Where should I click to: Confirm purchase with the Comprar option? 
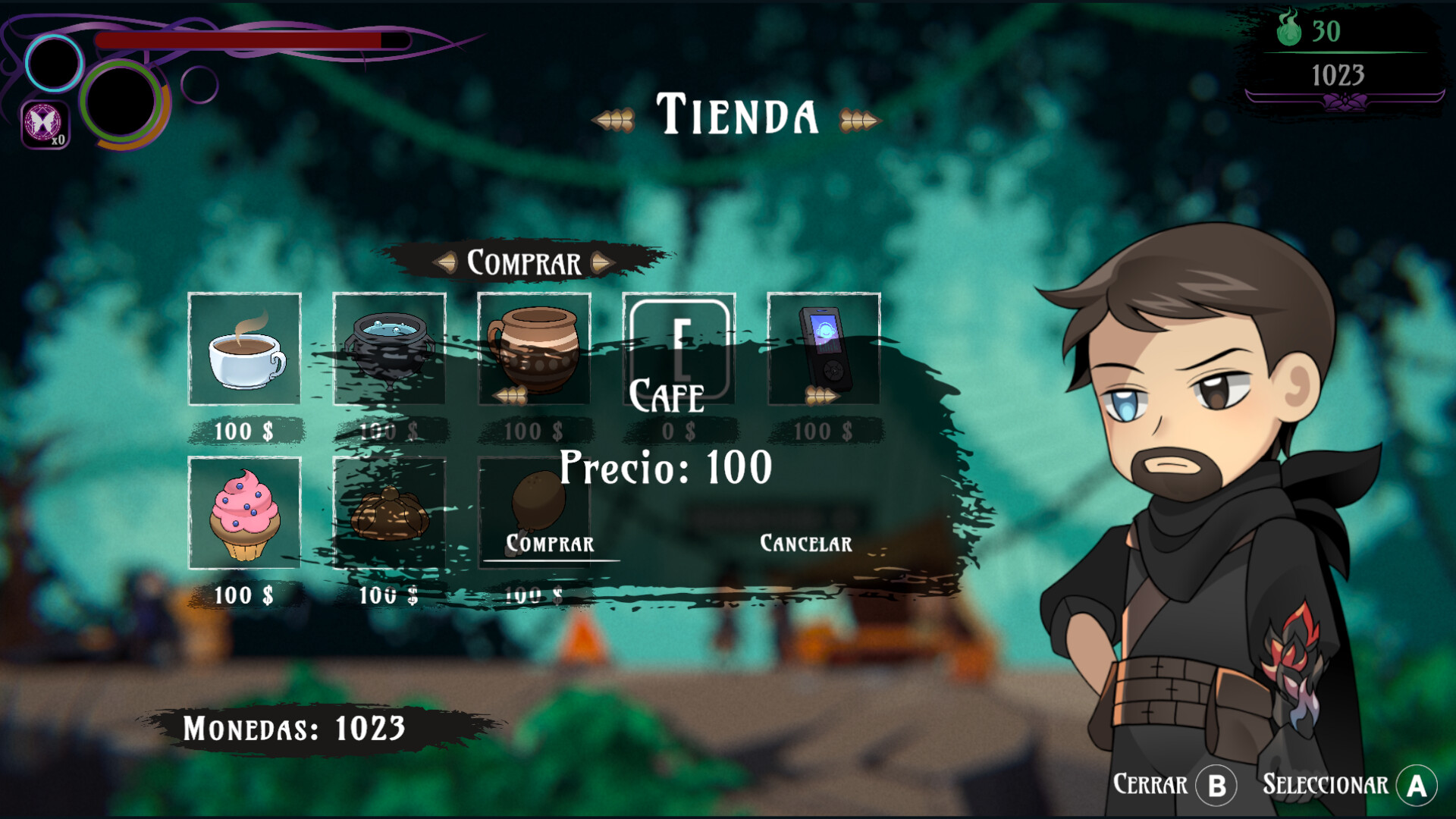550,544
